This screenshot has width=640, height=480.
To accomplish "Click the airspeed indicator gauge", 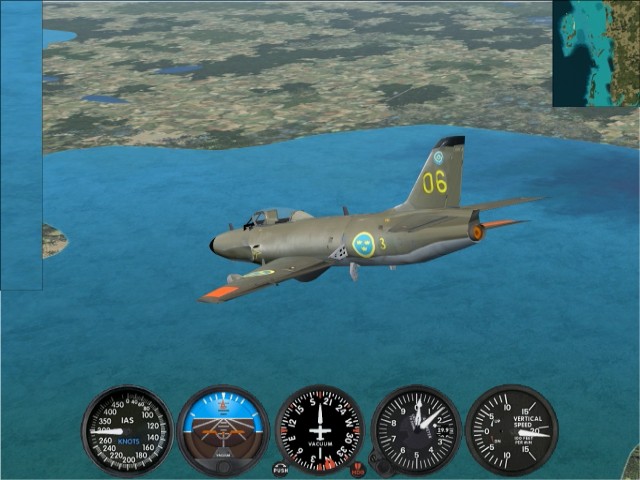I will tap(127, 430).
